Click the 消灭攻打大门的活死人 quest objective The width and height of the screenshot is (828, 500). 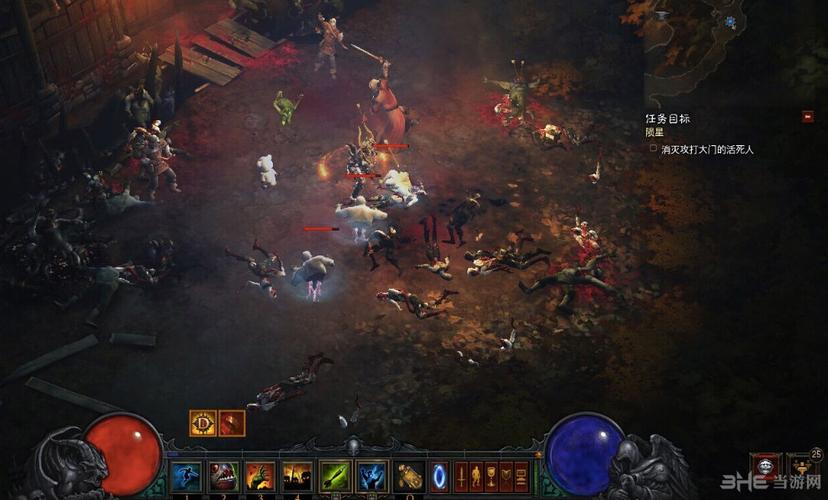point(707,149)
